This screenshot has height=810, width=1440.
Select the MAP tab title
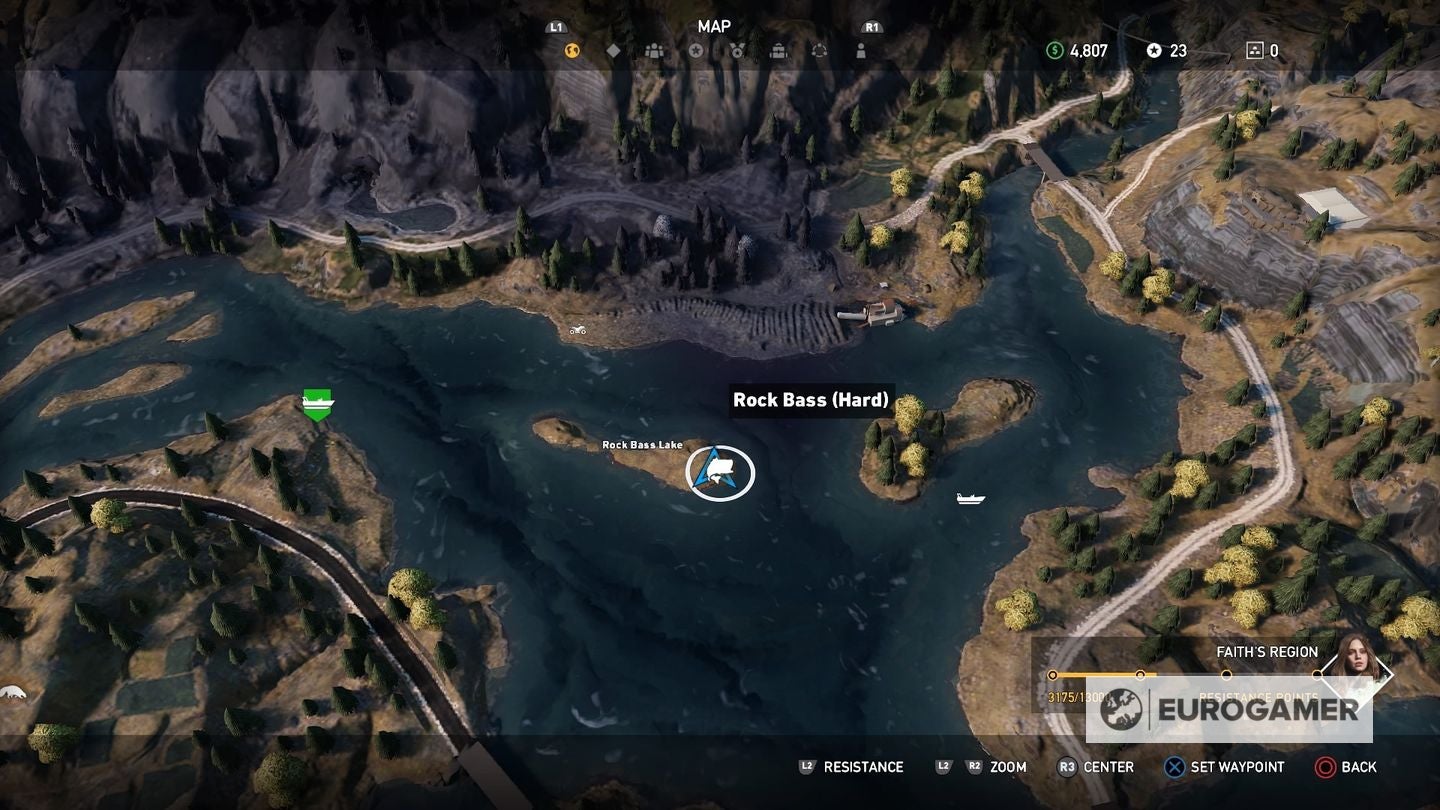coord(714,26)
